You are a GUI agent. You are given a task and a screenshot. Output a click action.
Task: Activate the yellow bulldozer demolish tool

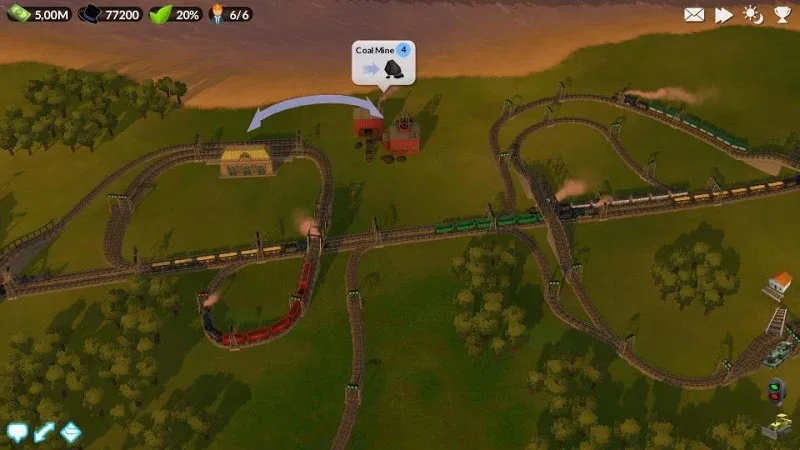click(775, 426)
